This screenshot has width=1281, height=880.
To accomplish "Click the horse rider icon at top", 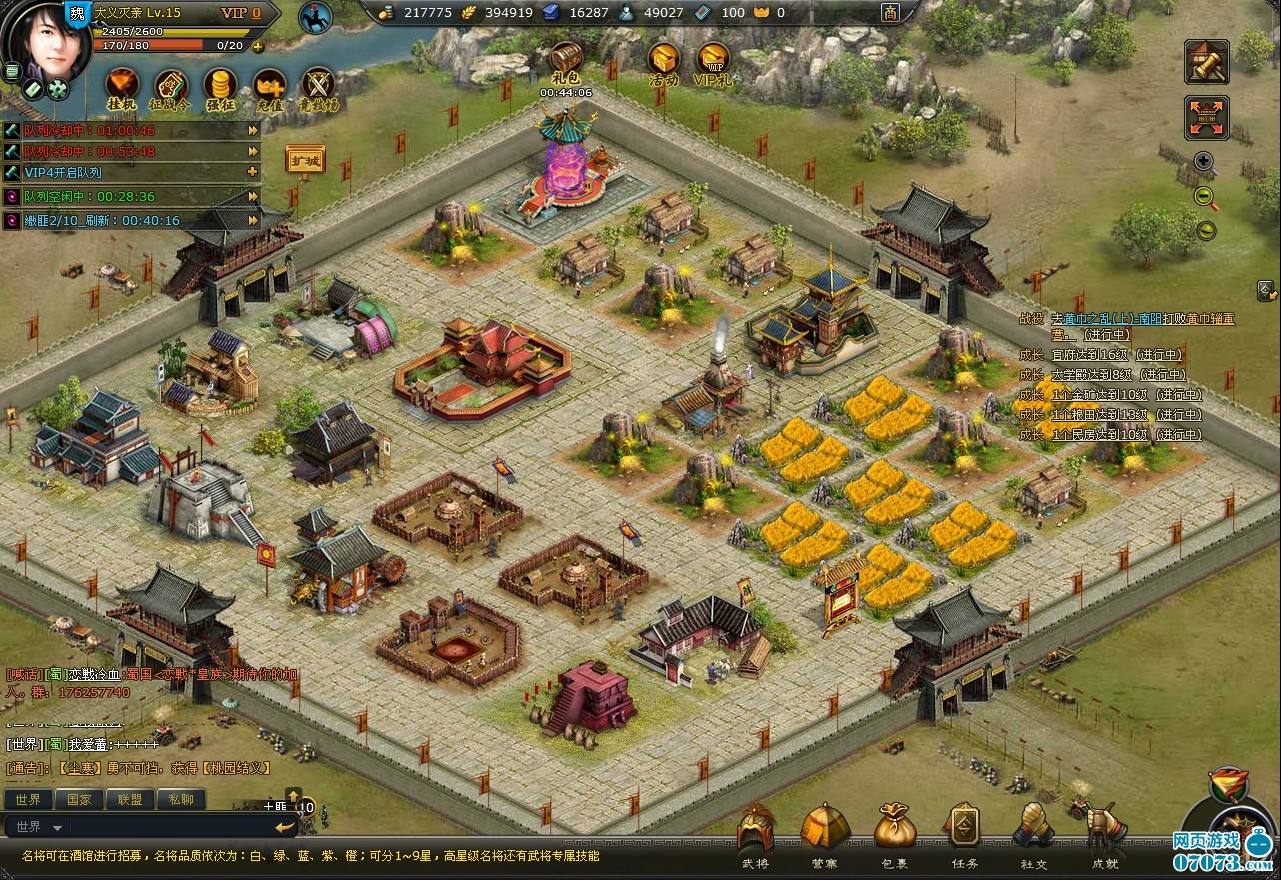I will point(315,18).
